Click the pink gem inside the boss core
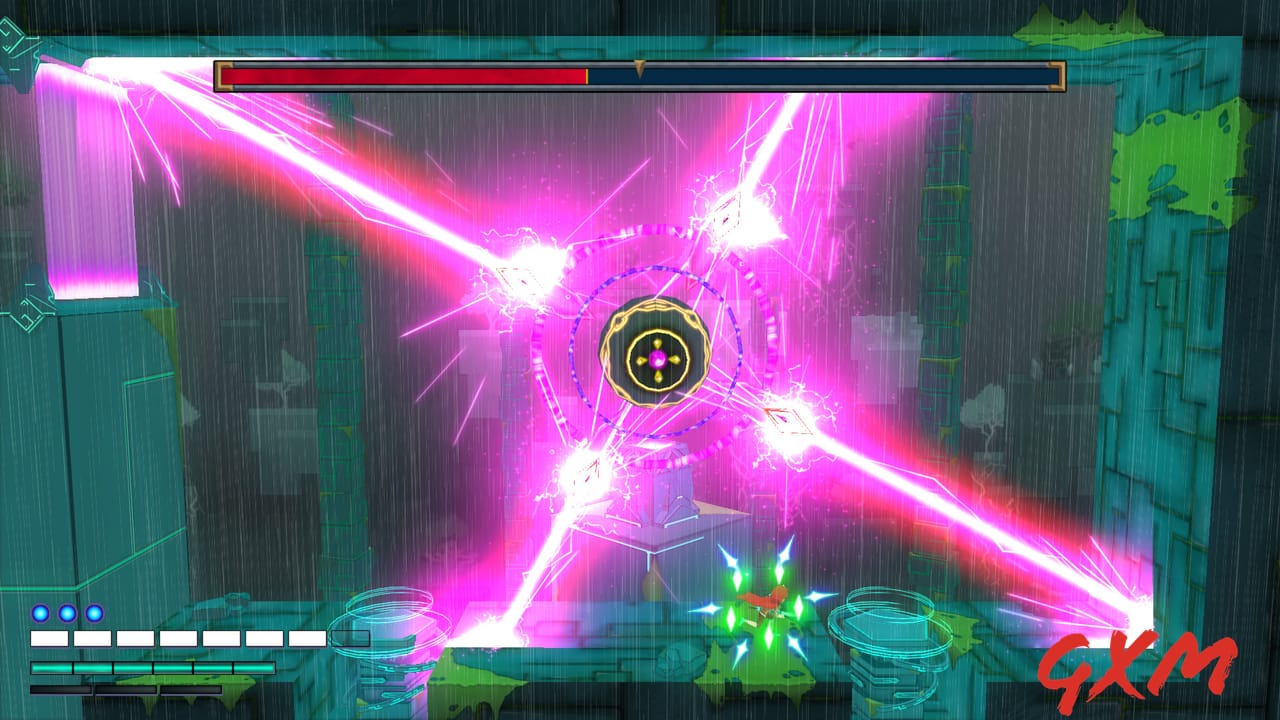 tap(658, 359)
